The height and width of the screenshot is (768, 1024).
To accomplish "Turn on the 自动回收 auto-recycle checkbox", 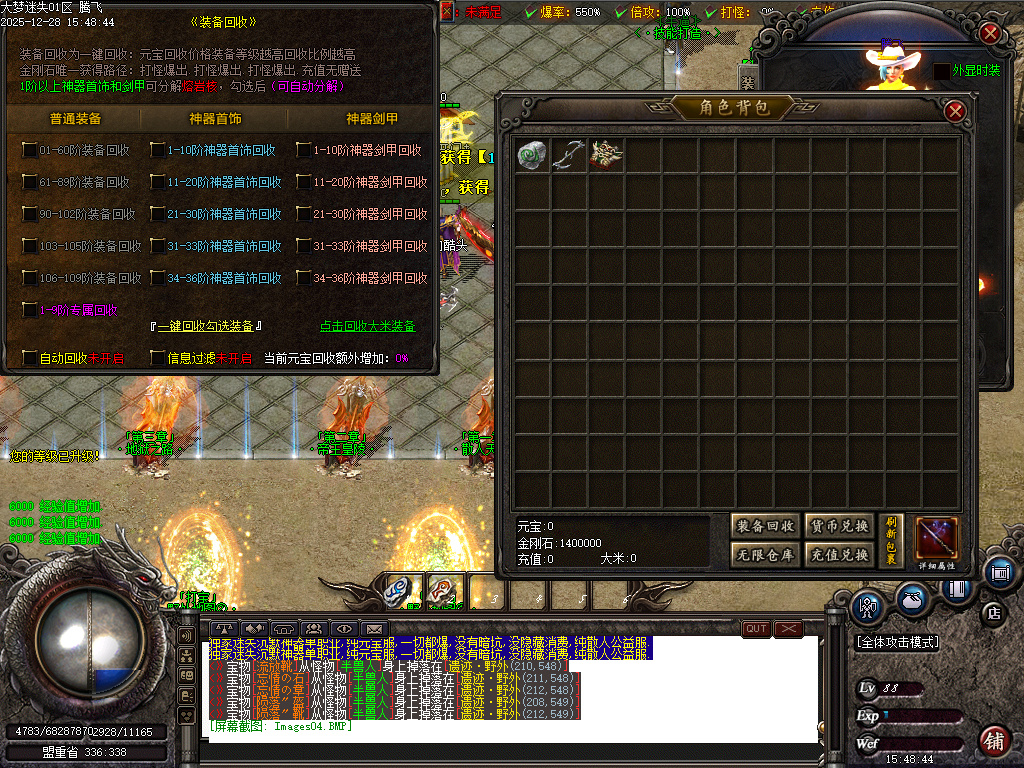I will [x=30, y=357].
